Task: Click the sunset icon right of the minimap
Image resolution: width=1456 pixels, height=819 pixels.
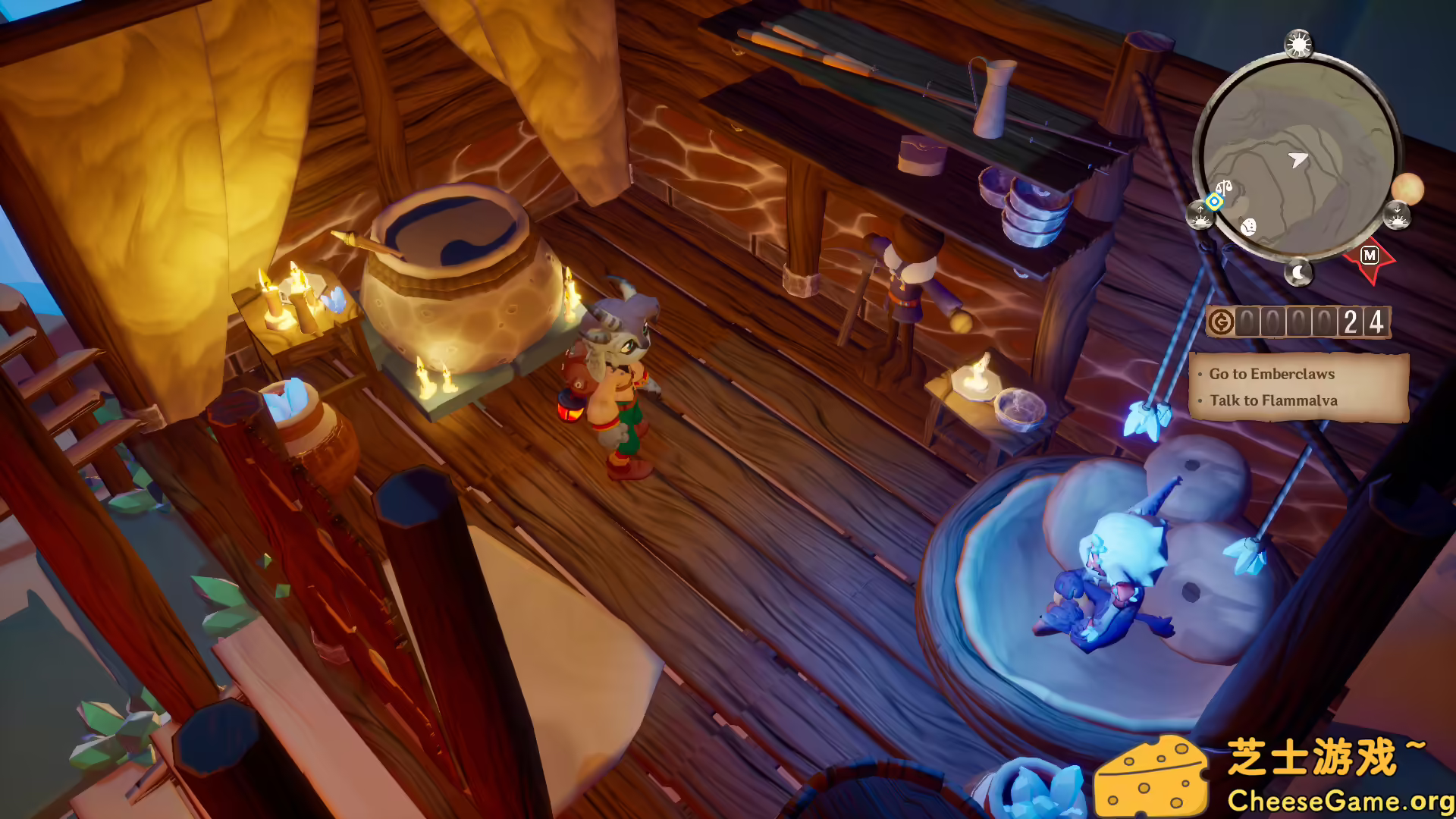Action: tap(1398, 216)
